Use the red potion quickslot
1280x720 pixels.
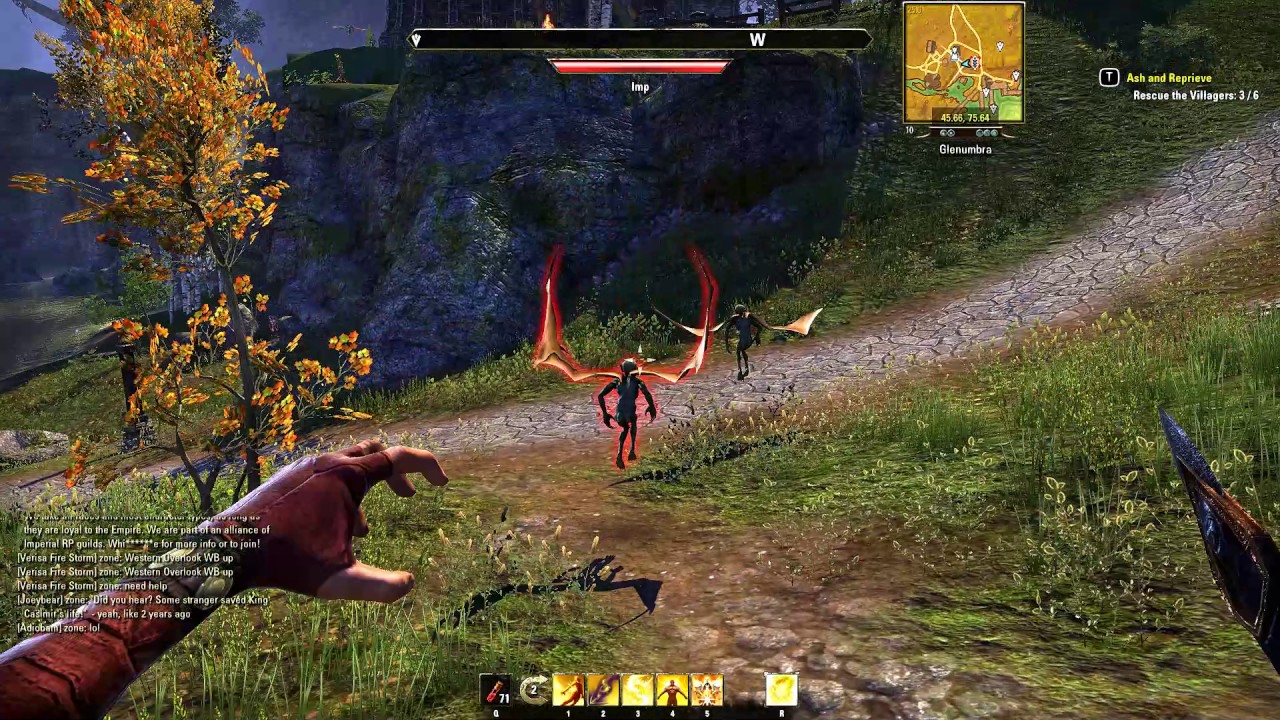click(x=497, y=690)
